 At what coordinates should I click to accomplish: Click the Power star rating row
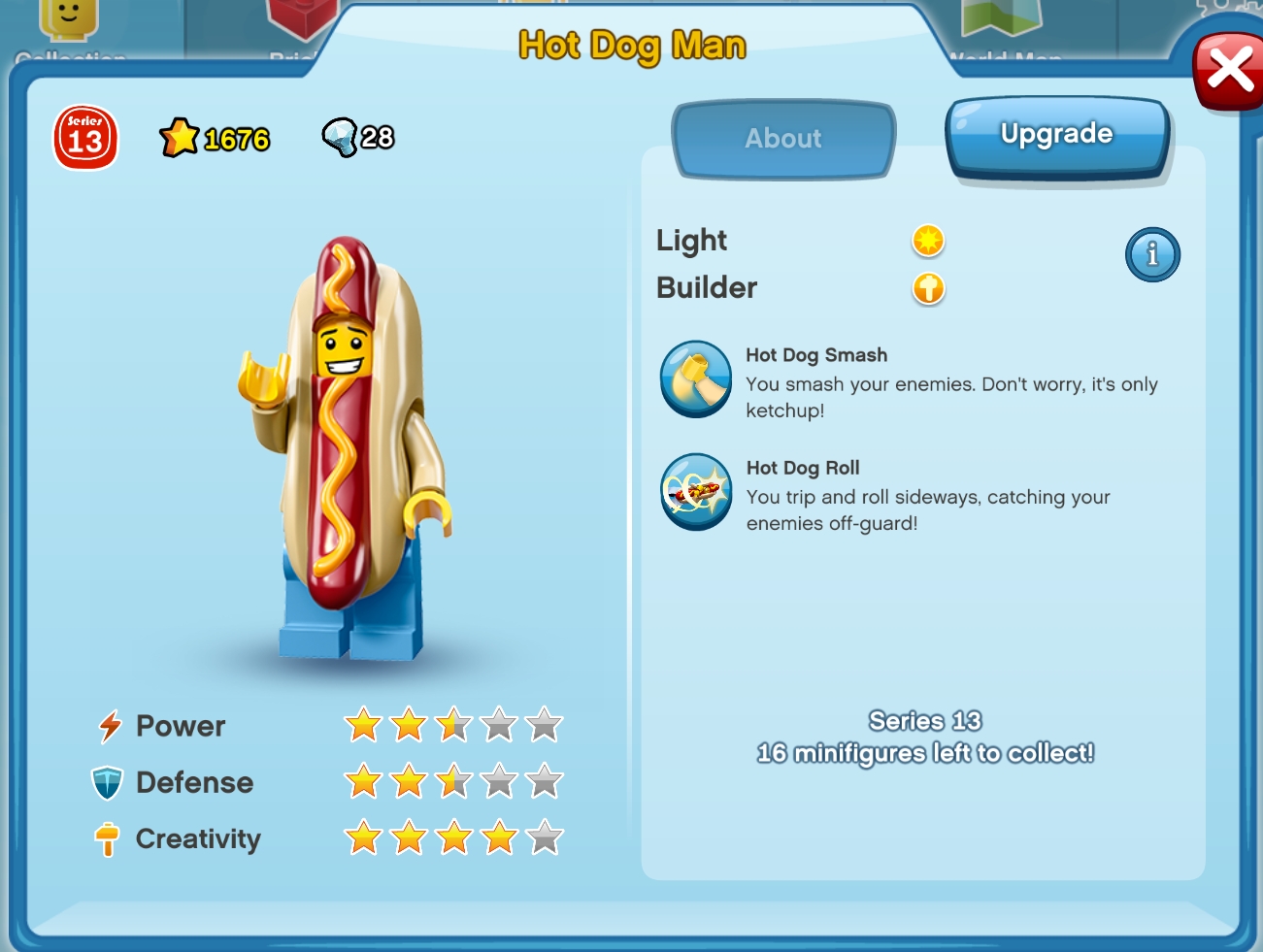click(451, 723)
